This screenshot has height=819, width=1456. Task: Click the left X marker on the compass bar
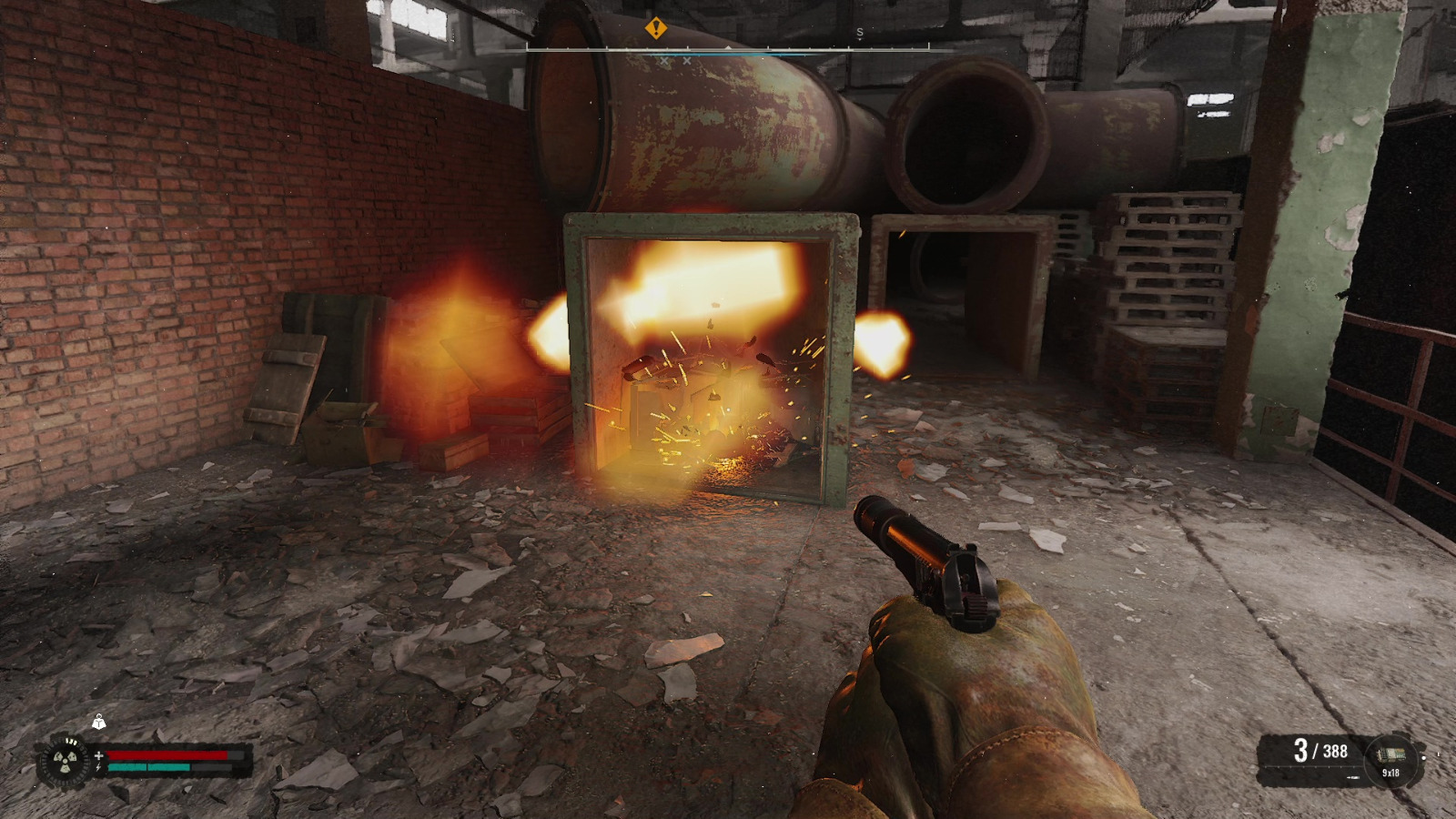point(664,61)
